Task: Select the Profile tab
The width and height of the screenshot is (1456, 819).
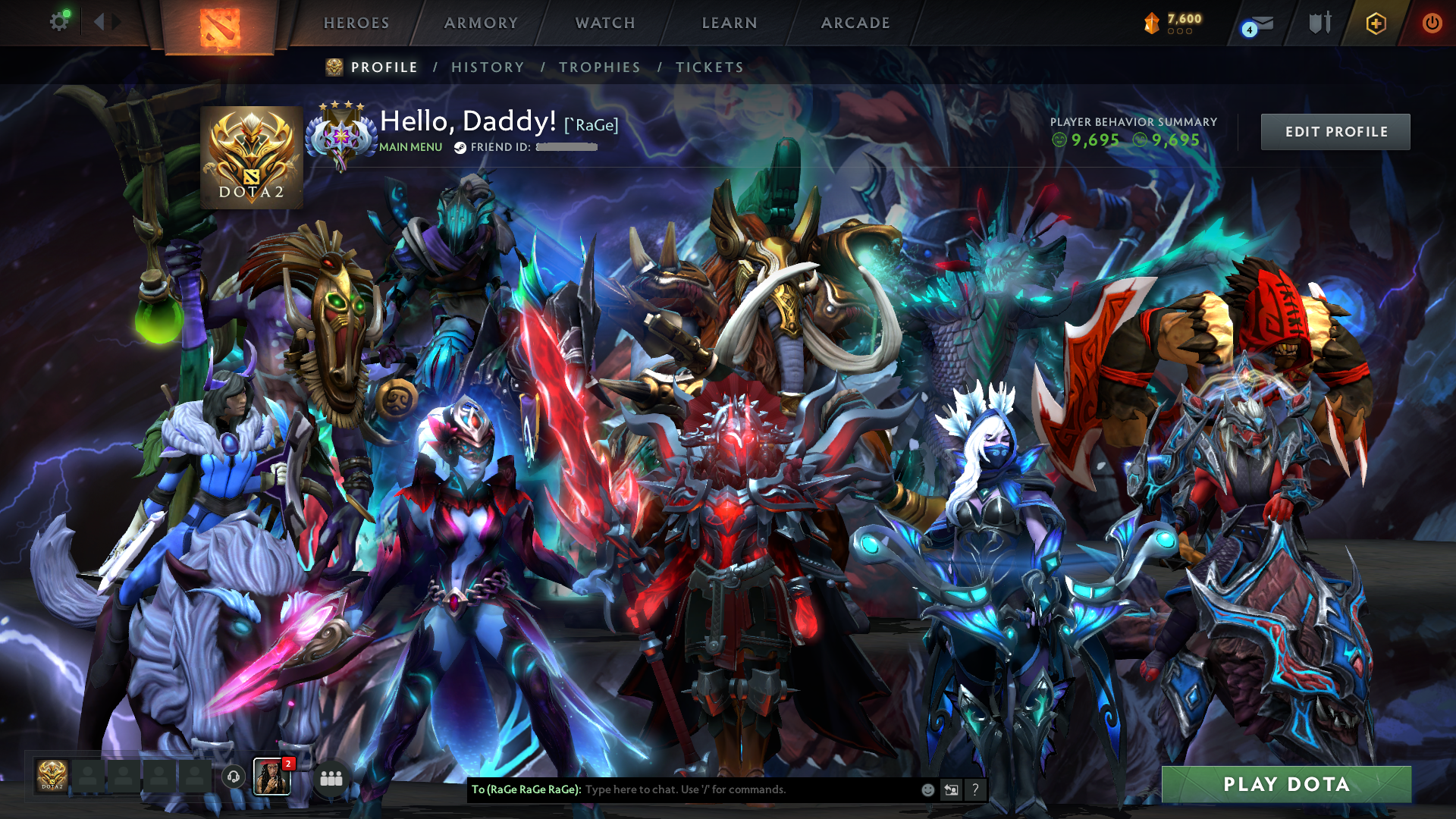Action: pos(384,67)
